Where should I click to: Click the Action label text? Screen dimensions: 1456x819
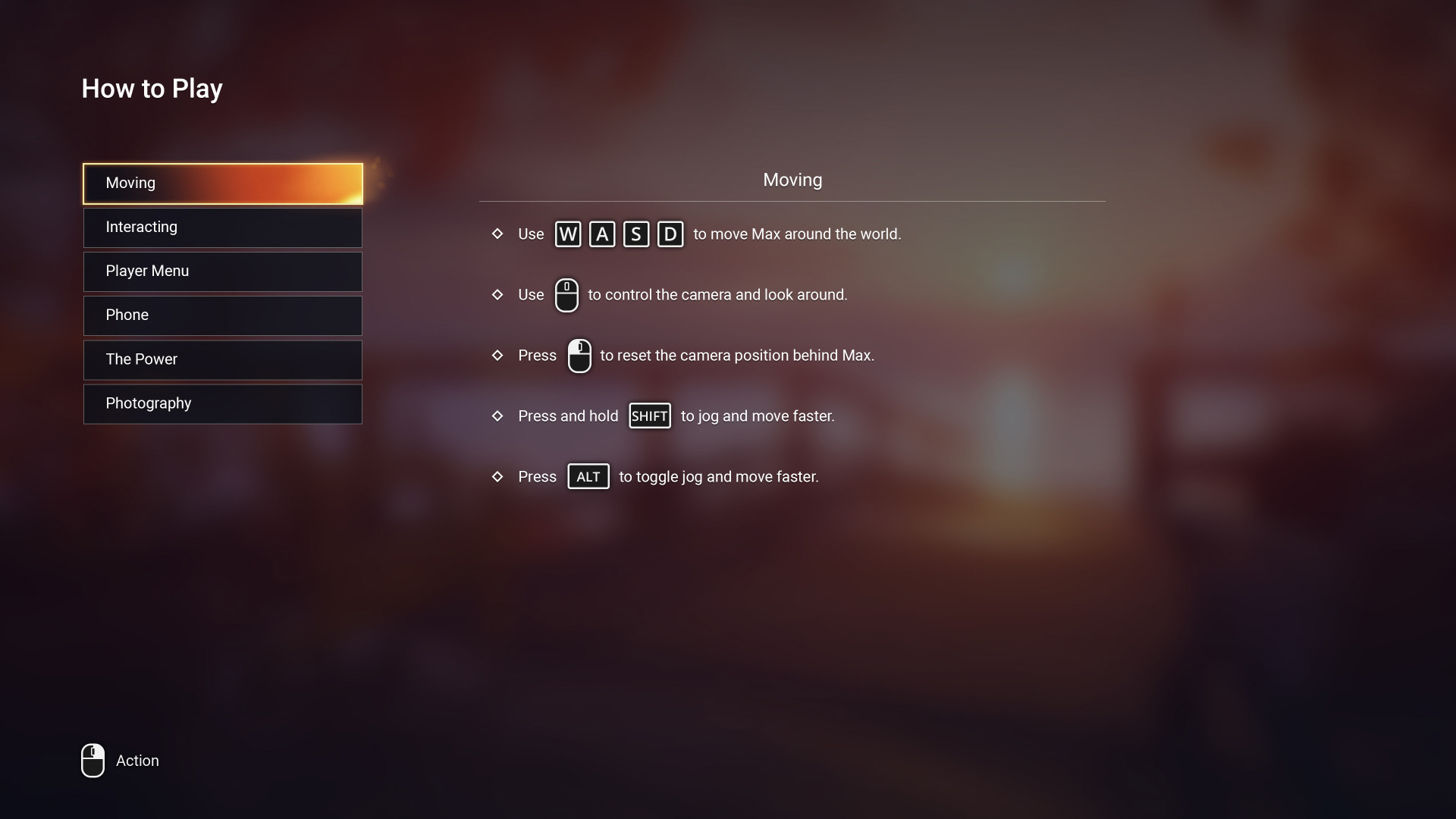136,761
